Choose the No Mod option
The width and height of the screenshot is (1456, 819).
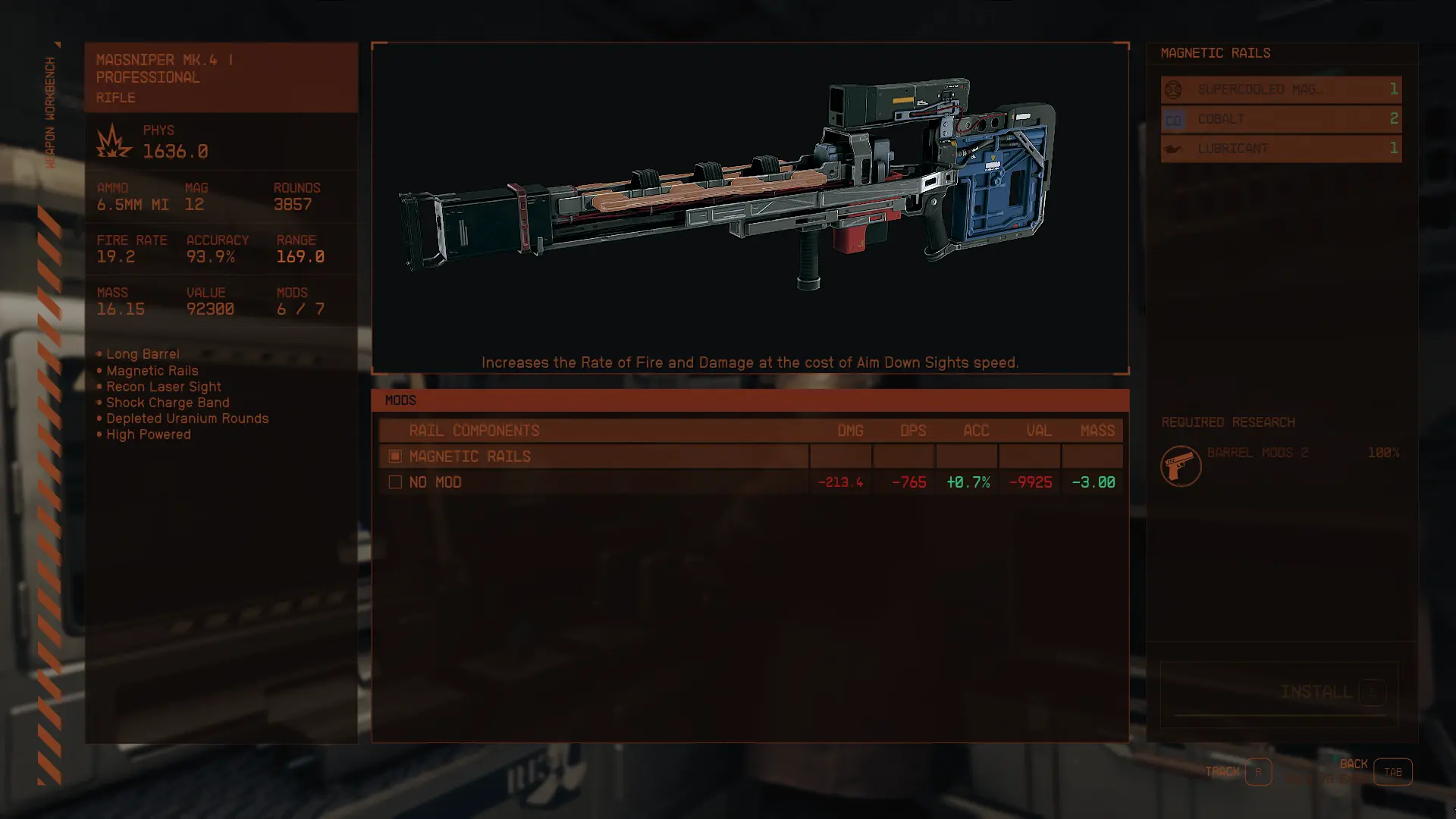pyautogui.click(x=591, y=482)
